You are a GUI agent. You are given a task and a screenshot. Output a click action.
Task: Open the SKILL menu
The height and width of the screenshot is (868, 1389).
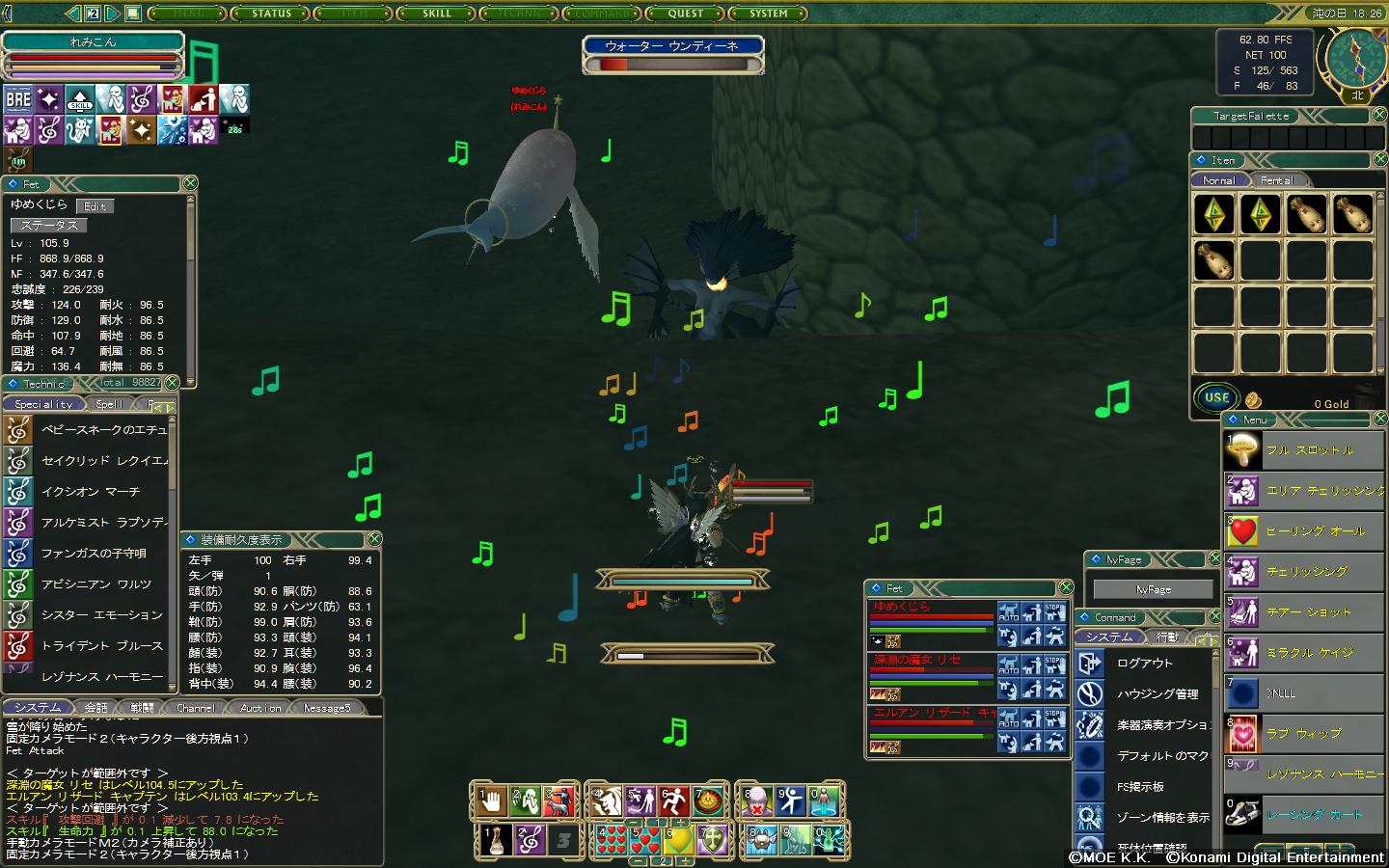[x=437, y=14]
